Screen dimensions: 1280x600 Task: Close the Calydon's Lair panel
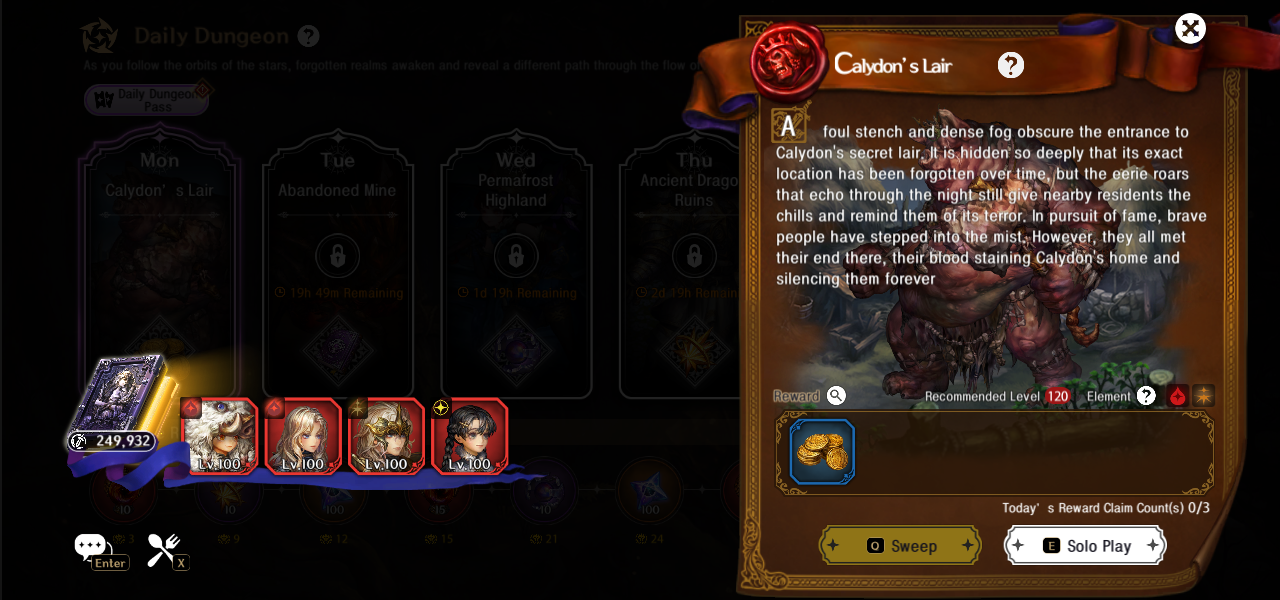(x=1190, y=28)
